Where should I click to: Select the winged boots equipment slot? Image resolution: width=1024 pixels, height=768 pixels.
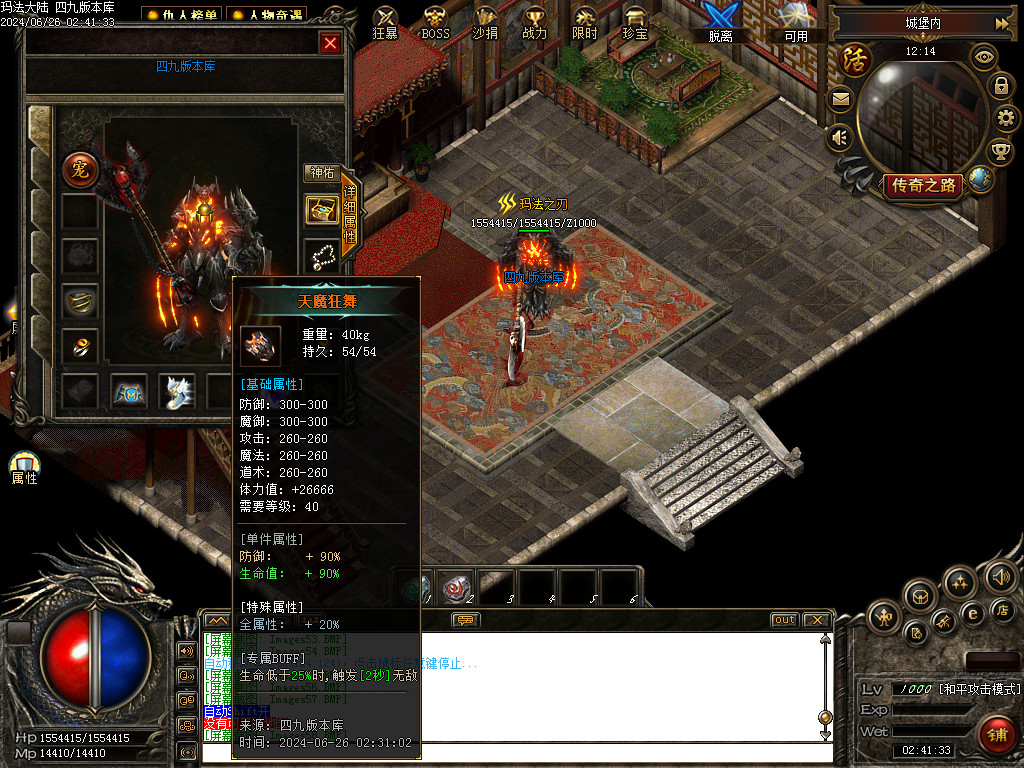point(177,391)
